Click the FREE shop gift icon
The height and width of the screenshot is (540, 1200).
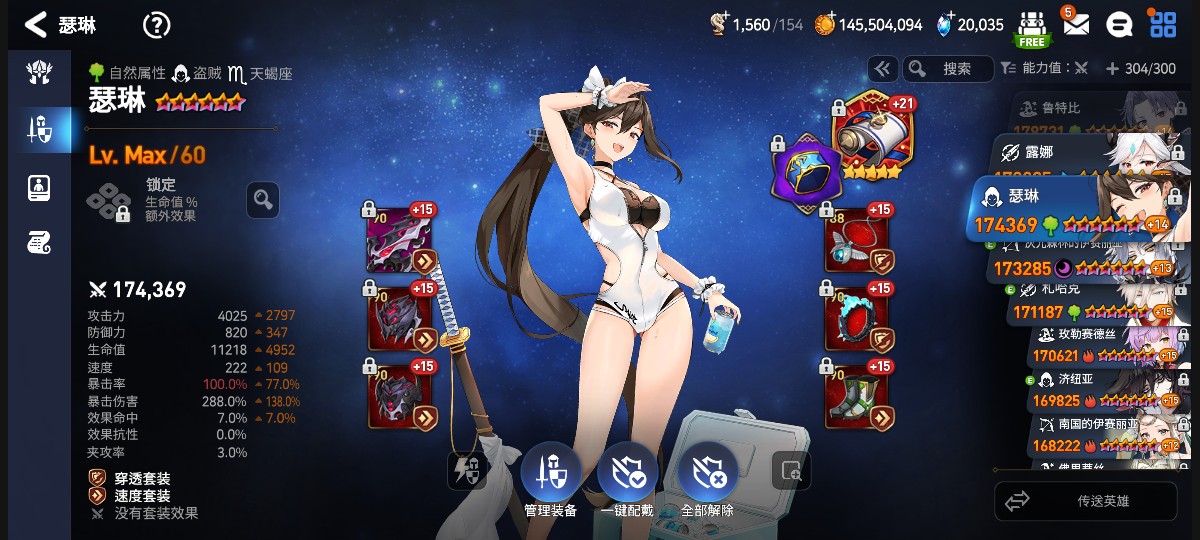point(1032,28)
